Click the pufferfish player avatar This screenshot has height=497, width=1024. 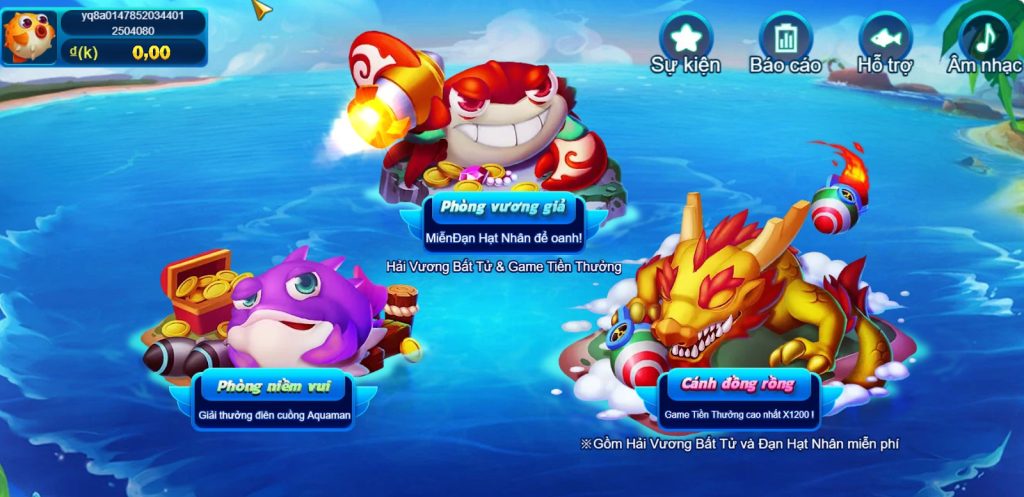tap(29, 37)
